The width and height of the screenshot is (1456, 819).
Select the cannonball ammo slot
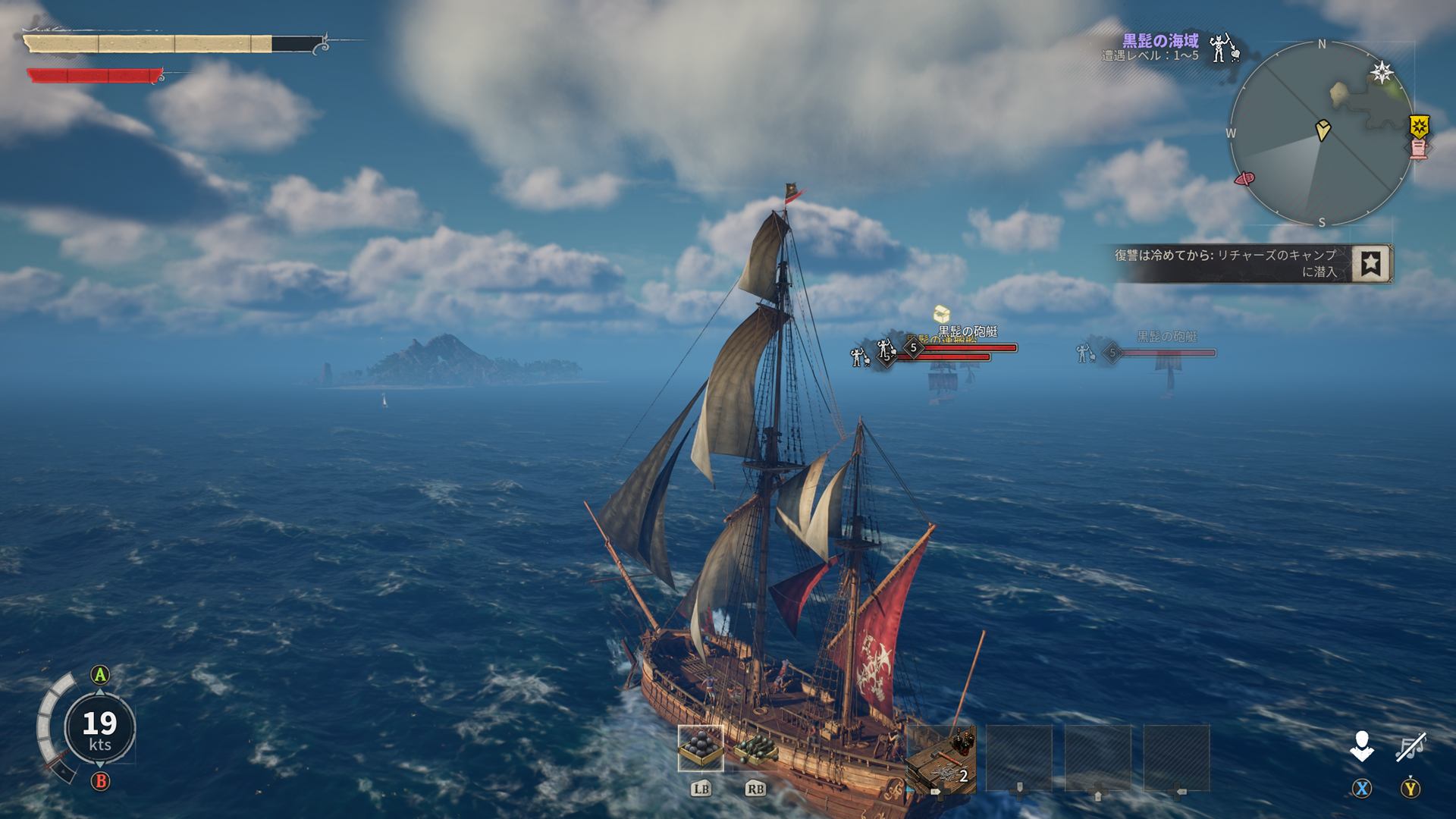tap(701, 748)
